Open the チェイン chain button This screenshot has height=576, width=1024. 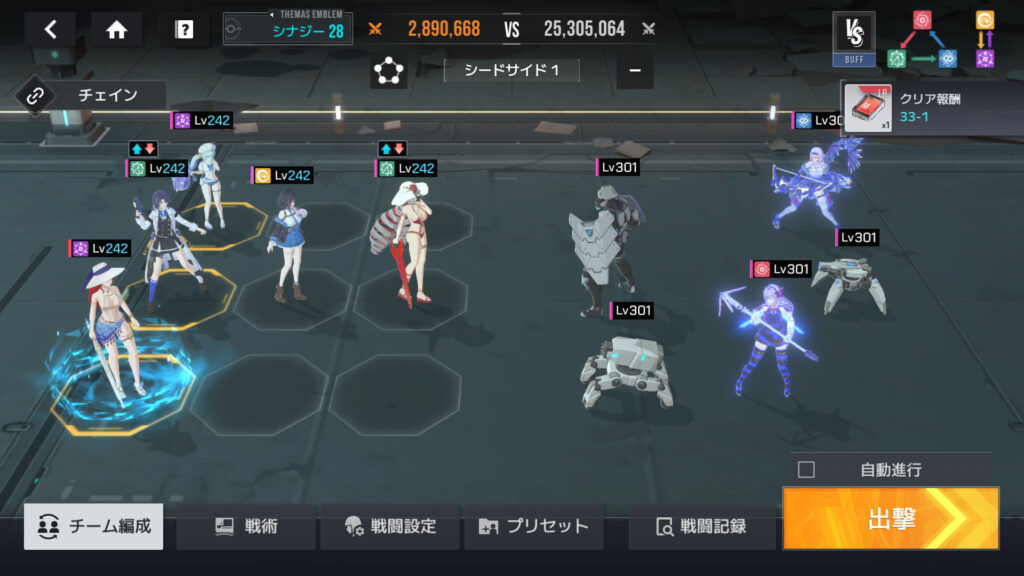coord(90,96)
